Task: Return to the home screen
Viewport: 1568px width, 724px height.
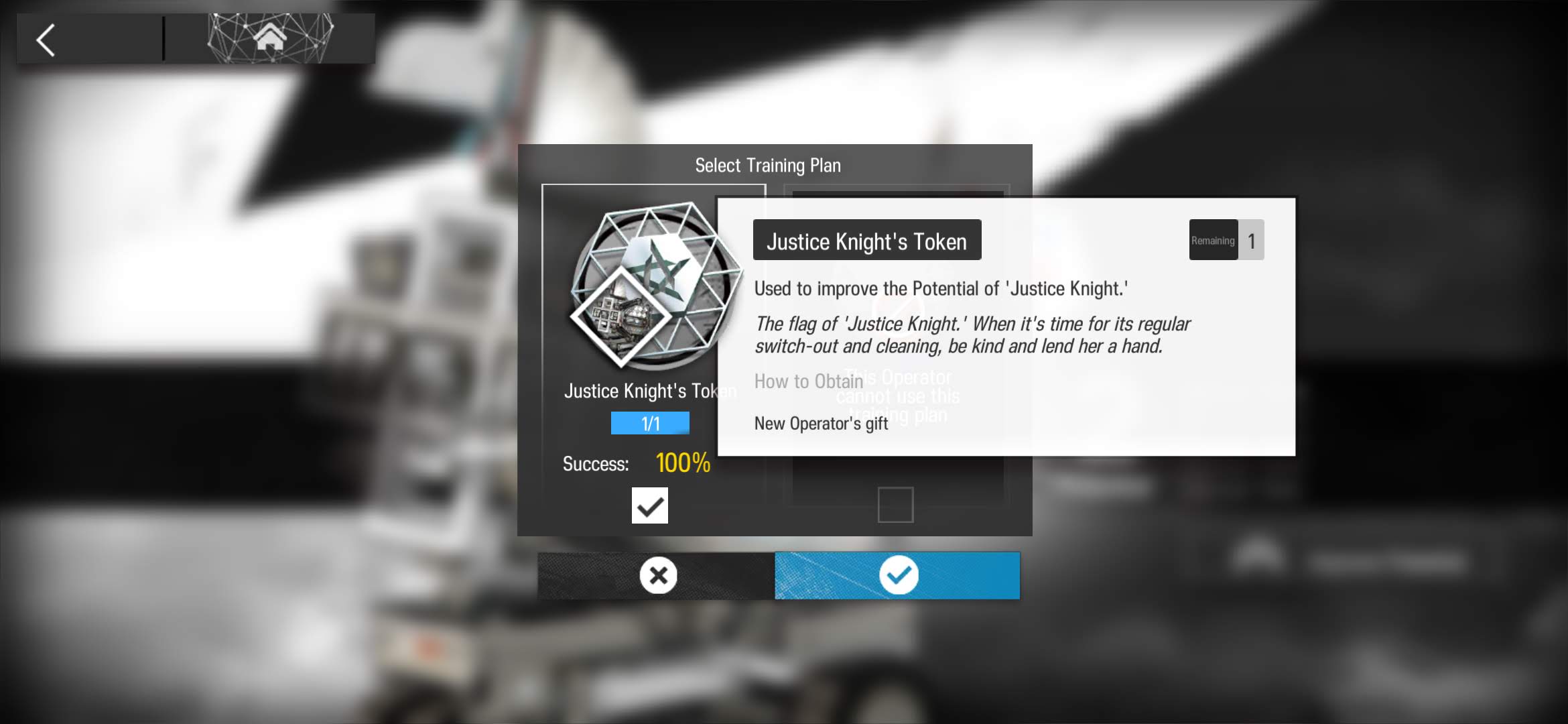Action: [270, 38]
